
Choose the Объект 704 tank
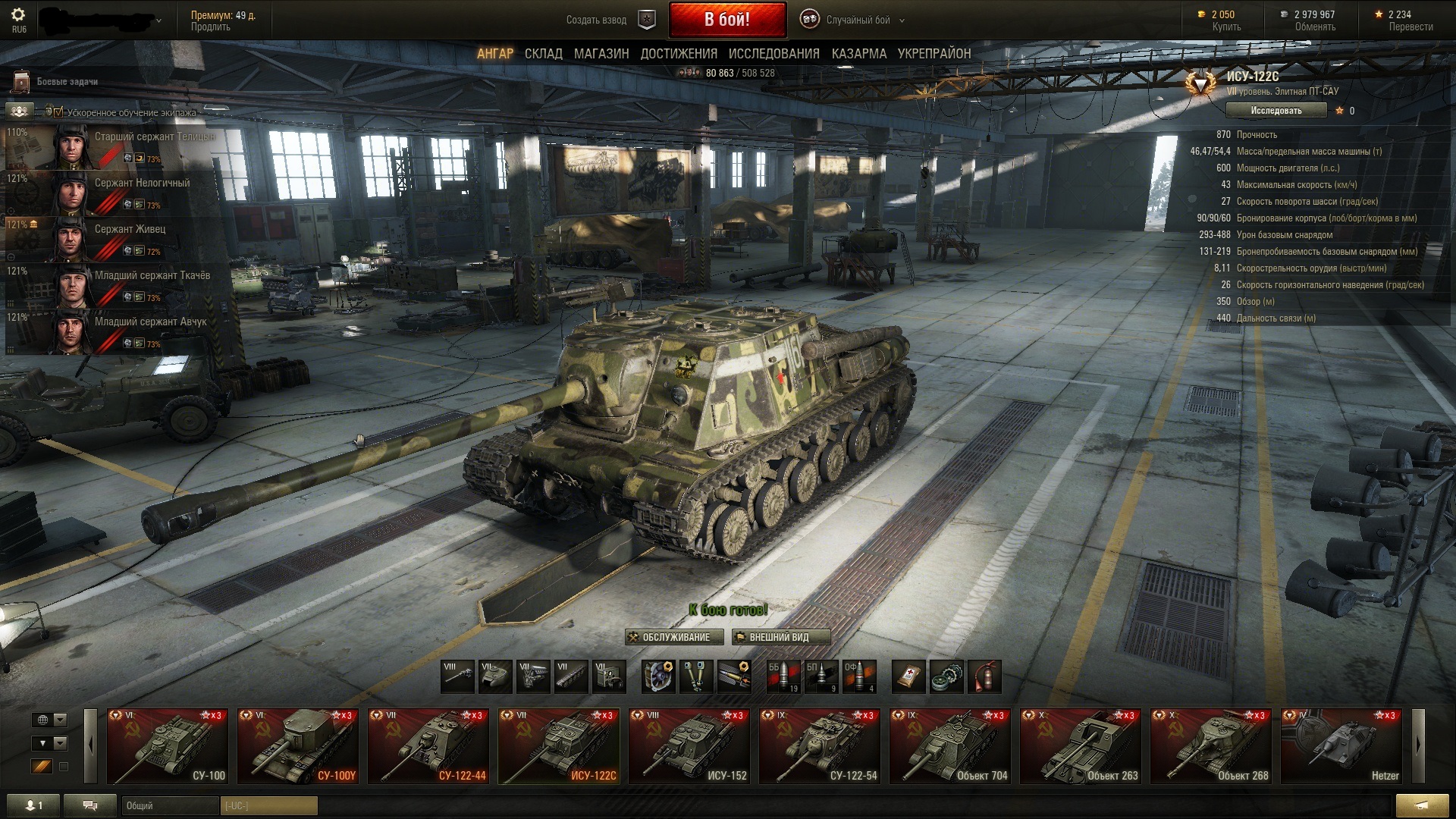(949, 745)
